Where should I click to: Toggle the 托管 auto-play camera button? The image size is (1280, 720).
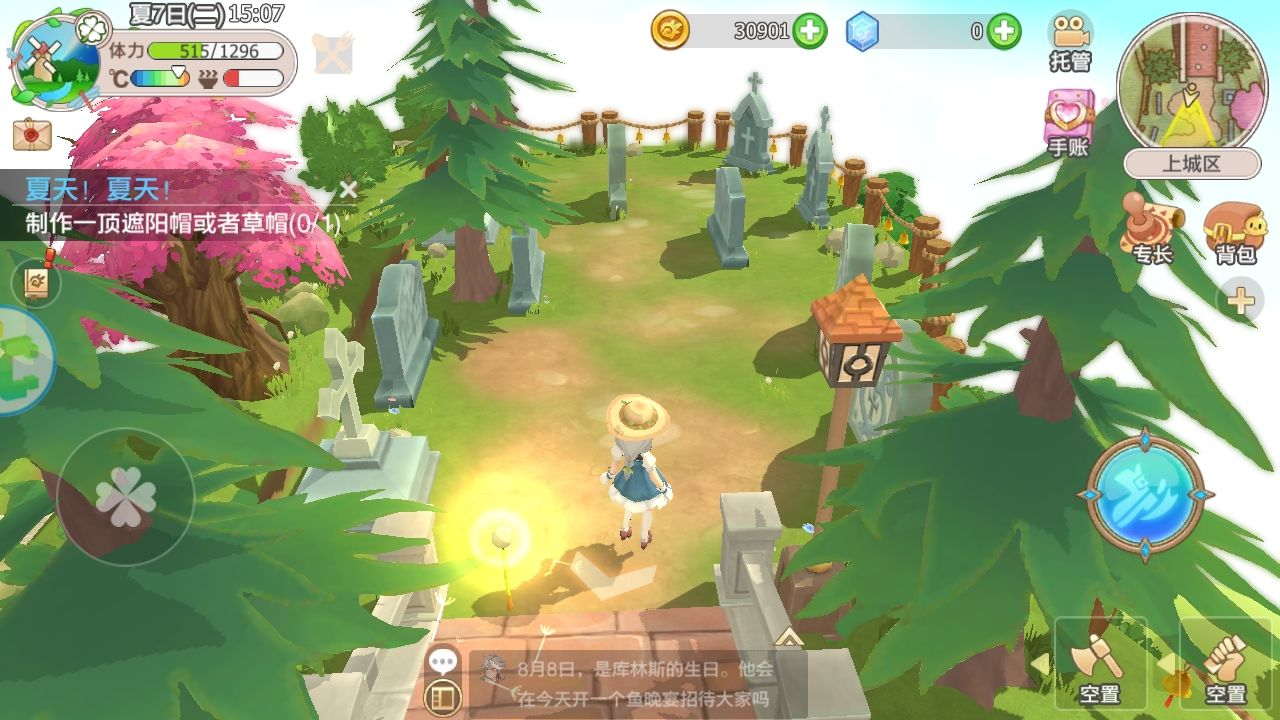[1069, 40]
